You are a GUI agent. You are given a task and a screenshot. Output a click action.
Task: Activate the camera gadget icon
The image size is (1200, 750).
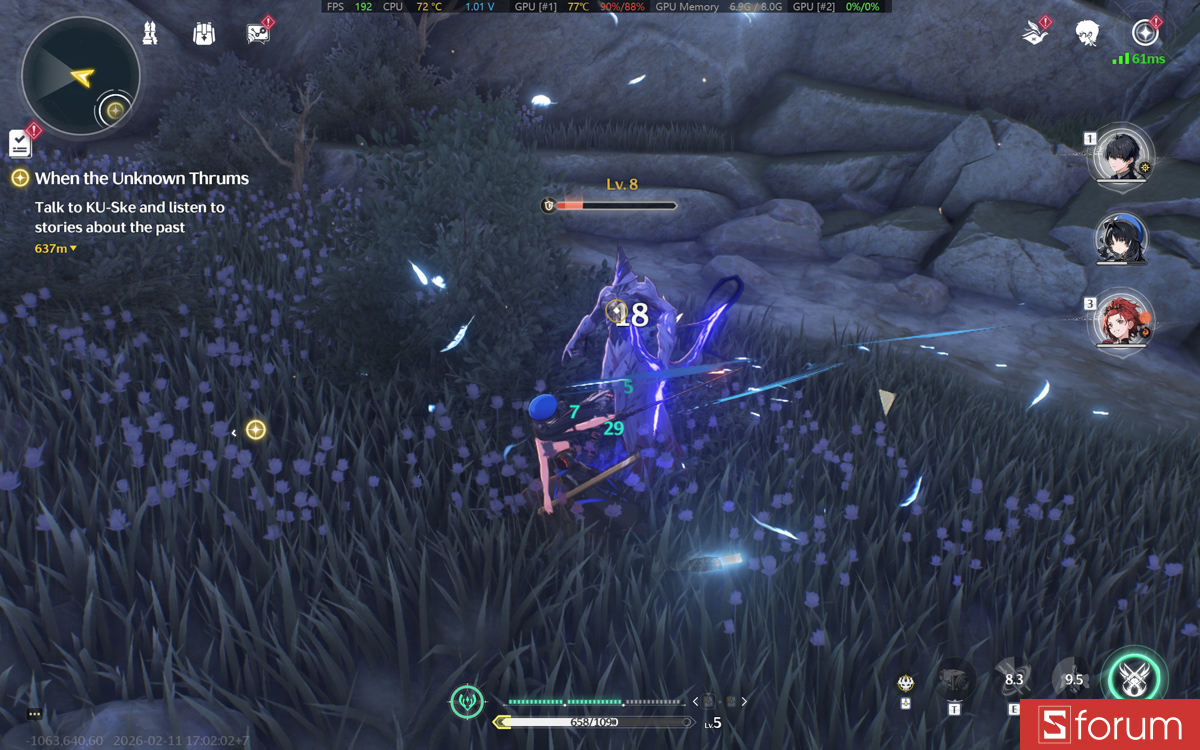tap(954, 681)
